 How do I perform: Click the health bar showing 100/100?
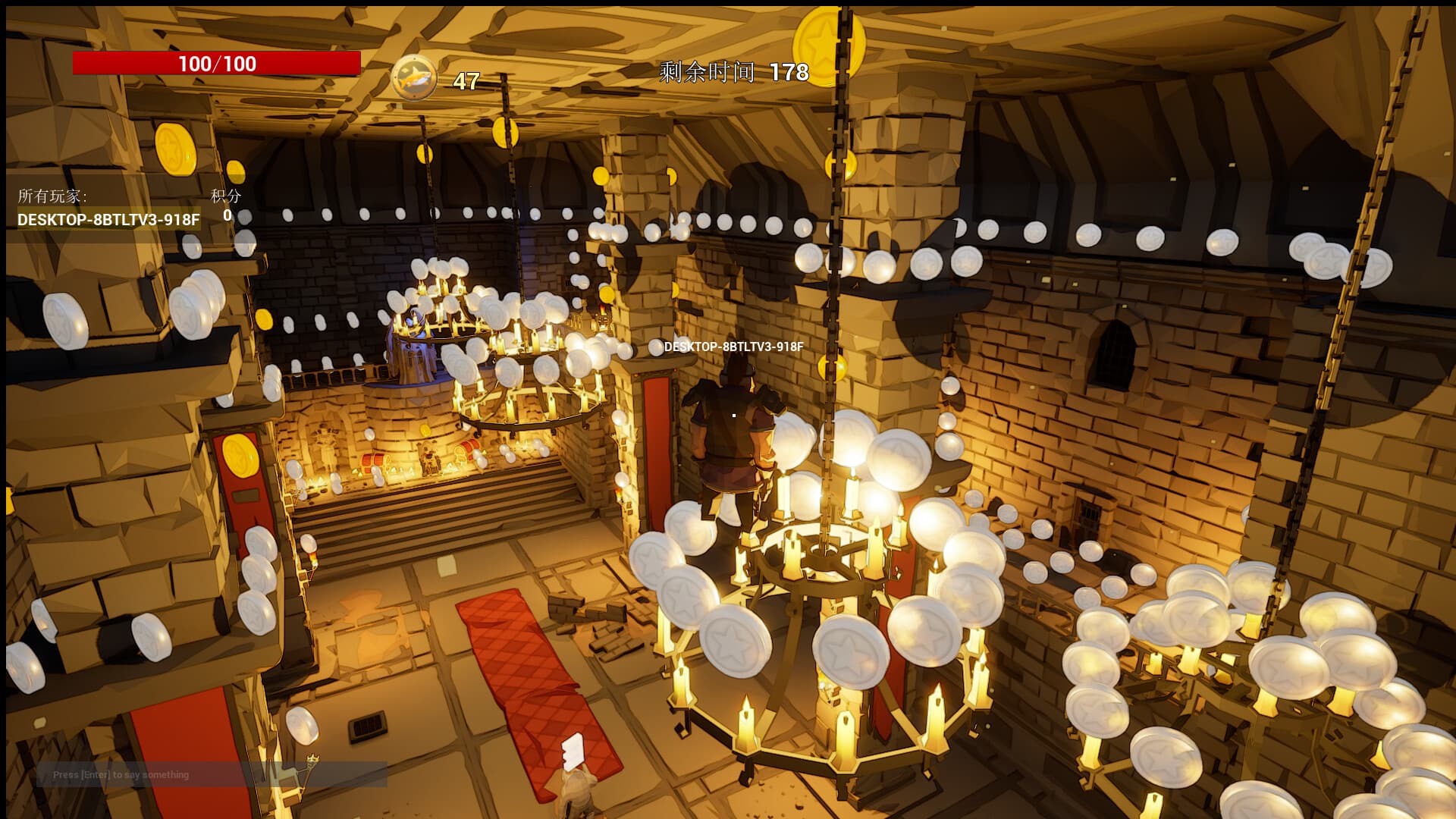coord(215,63)
